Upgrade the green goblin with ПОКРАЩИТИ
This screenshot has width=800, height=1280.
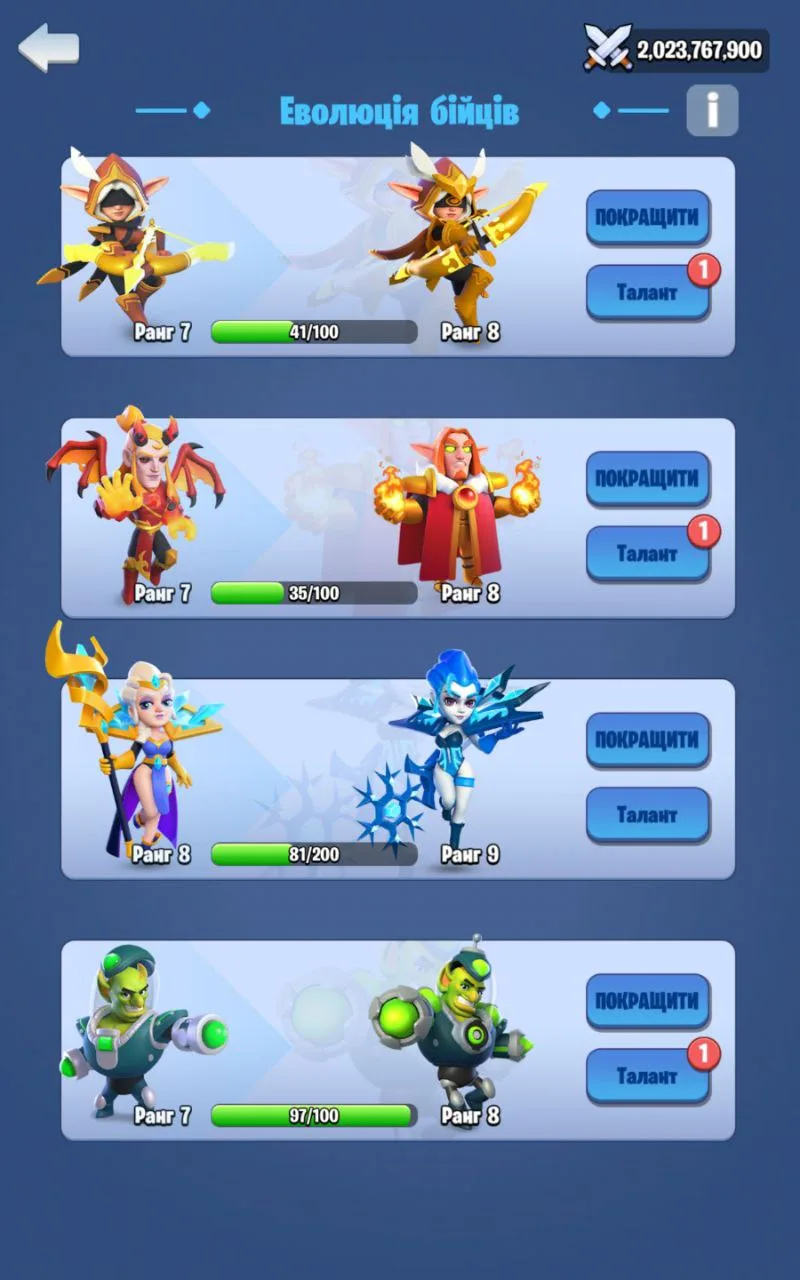click(x=647, y=1001)
